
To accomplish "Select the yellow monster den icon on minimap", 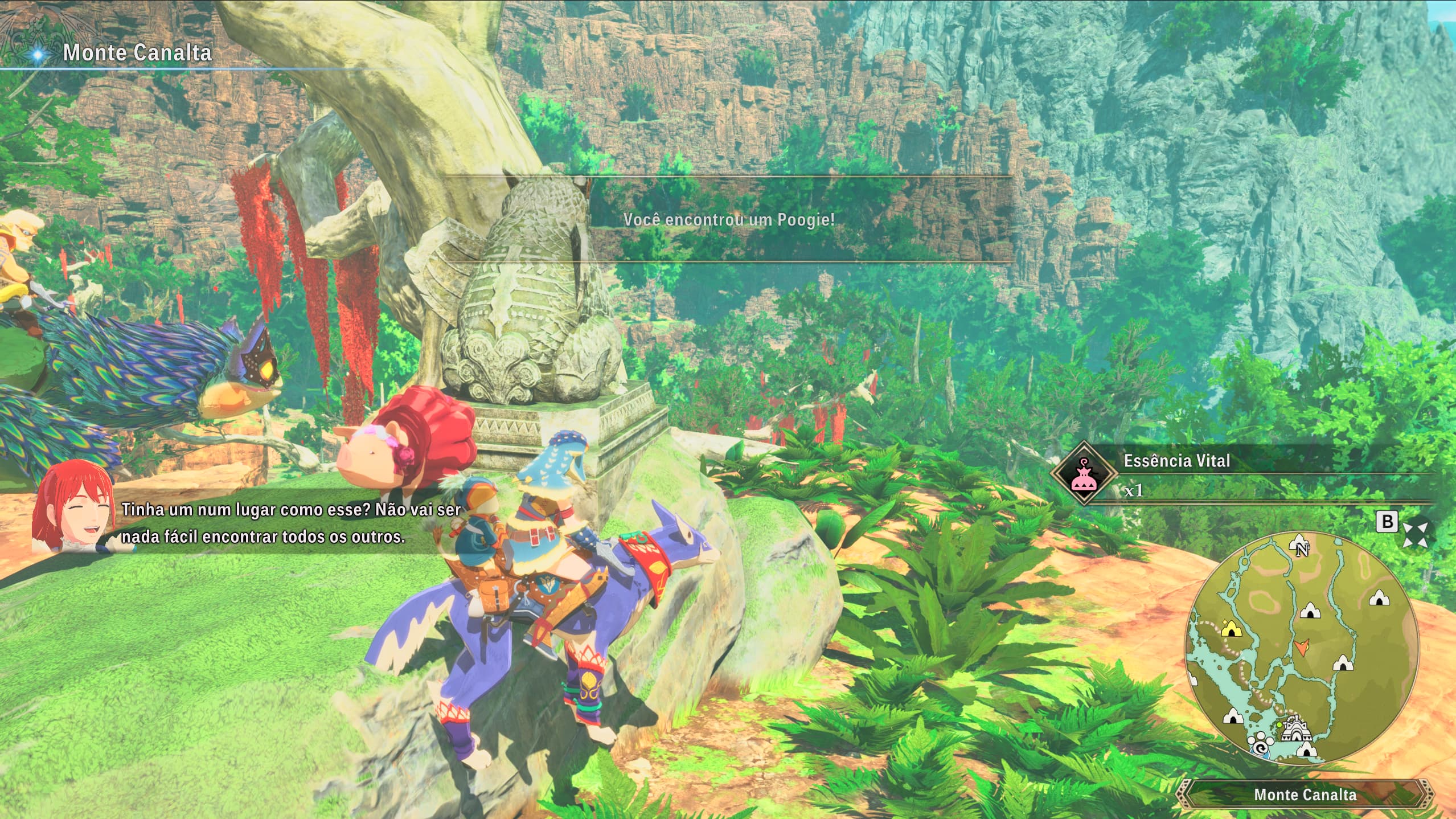I will point(1232,628).
